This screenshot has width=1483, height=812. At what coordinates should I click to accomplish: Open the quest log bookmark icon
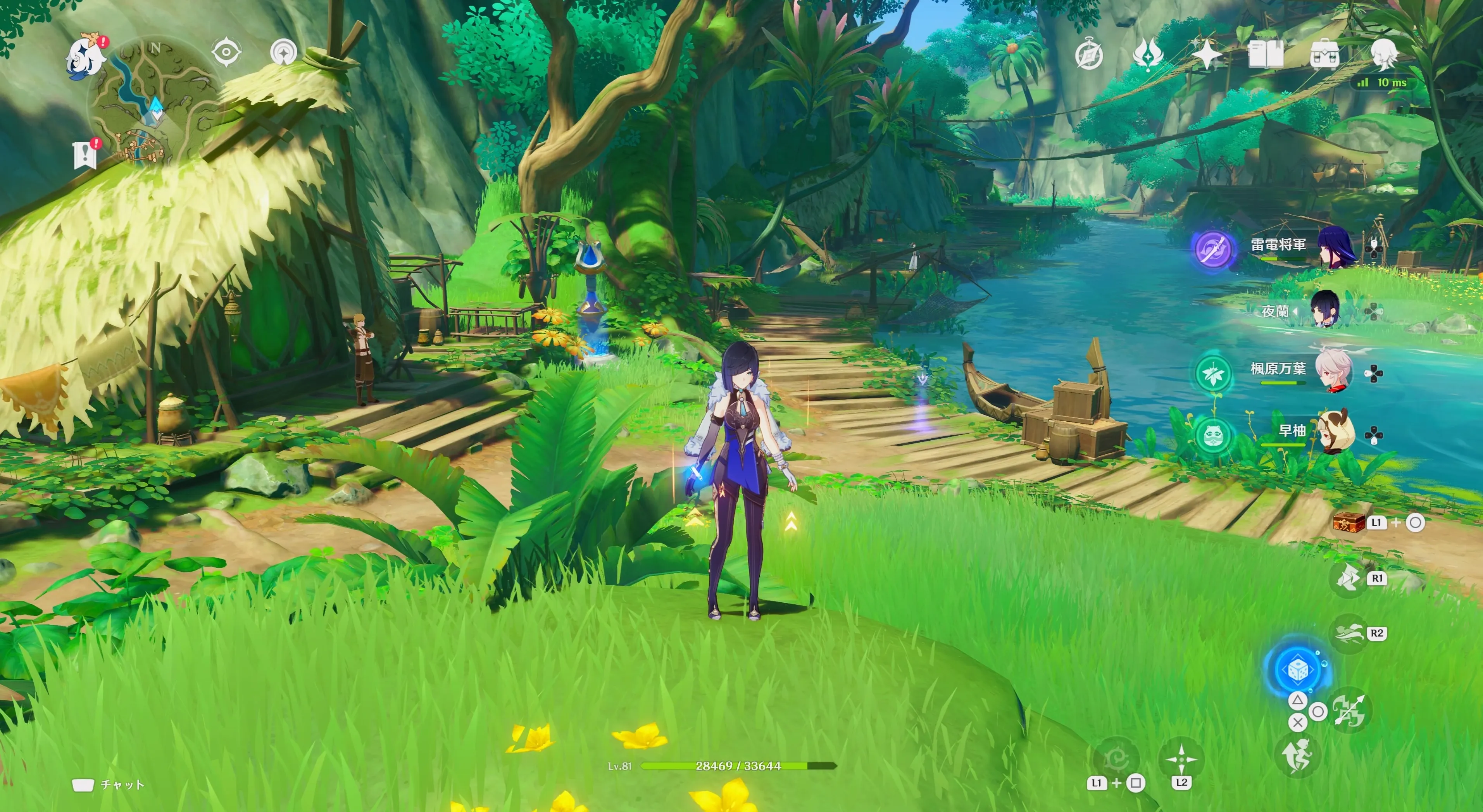(x=85, y=154)
